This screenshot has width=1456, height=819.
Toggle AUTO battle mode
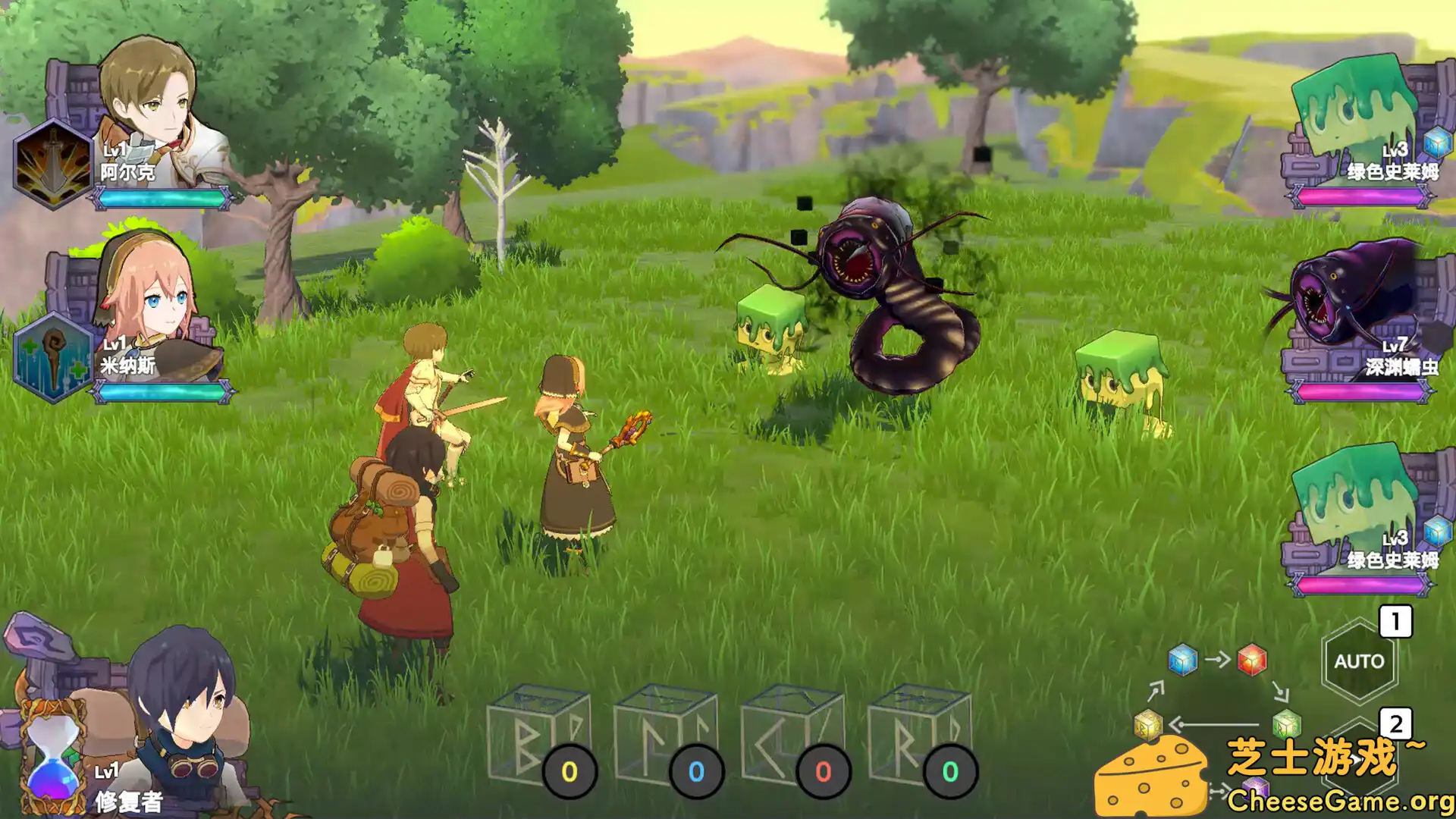(x=1359, y=660)
